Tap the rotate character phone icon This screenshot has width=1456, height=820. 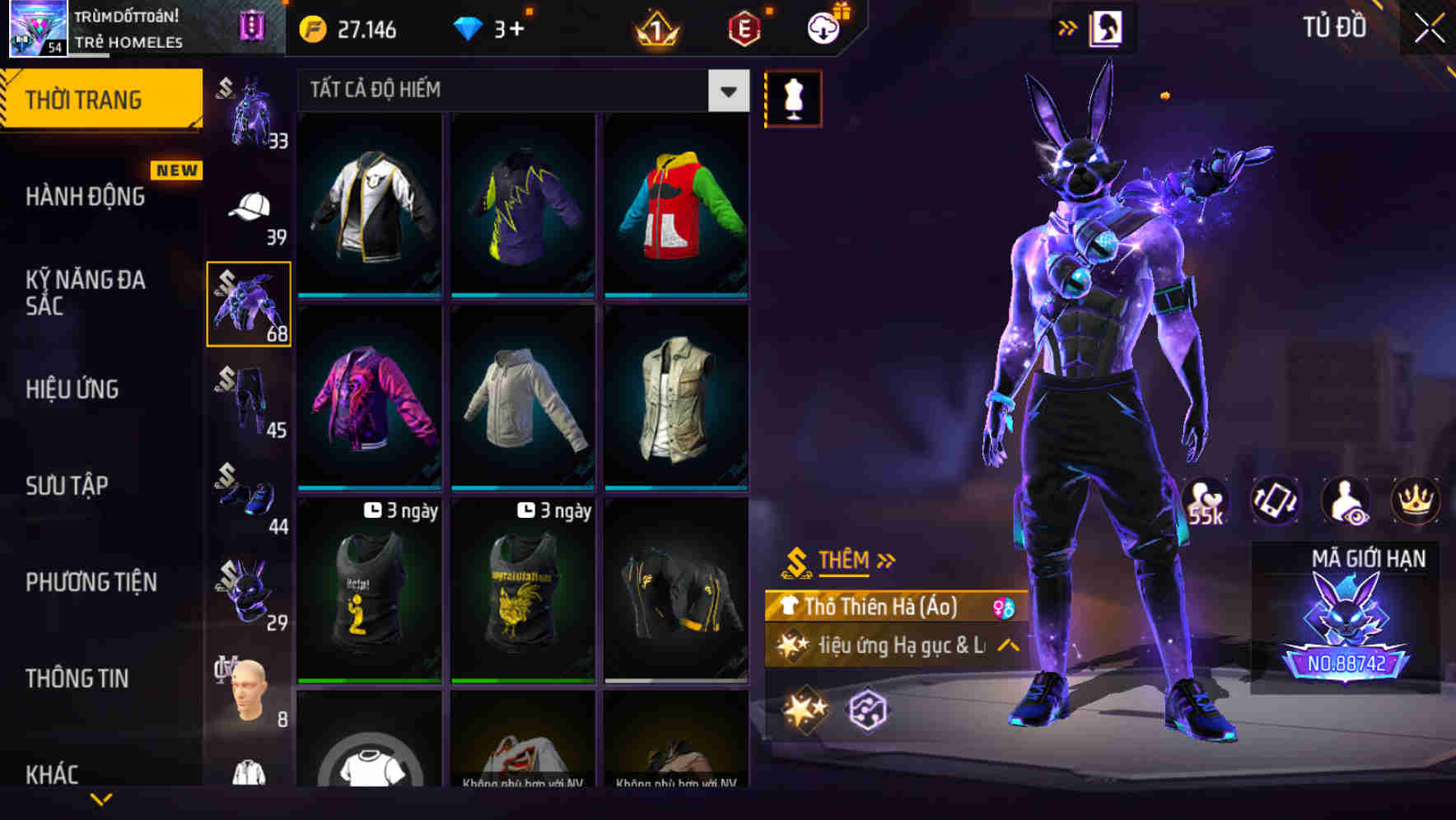point(1276,501)
